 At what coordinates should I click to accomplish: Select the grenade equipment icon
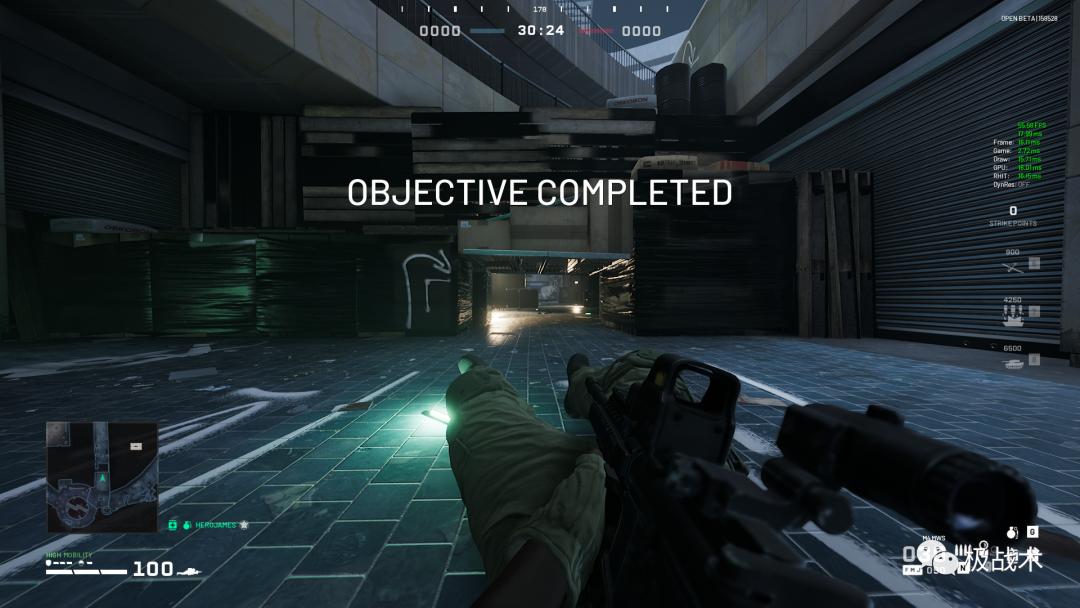point(1011,533)
